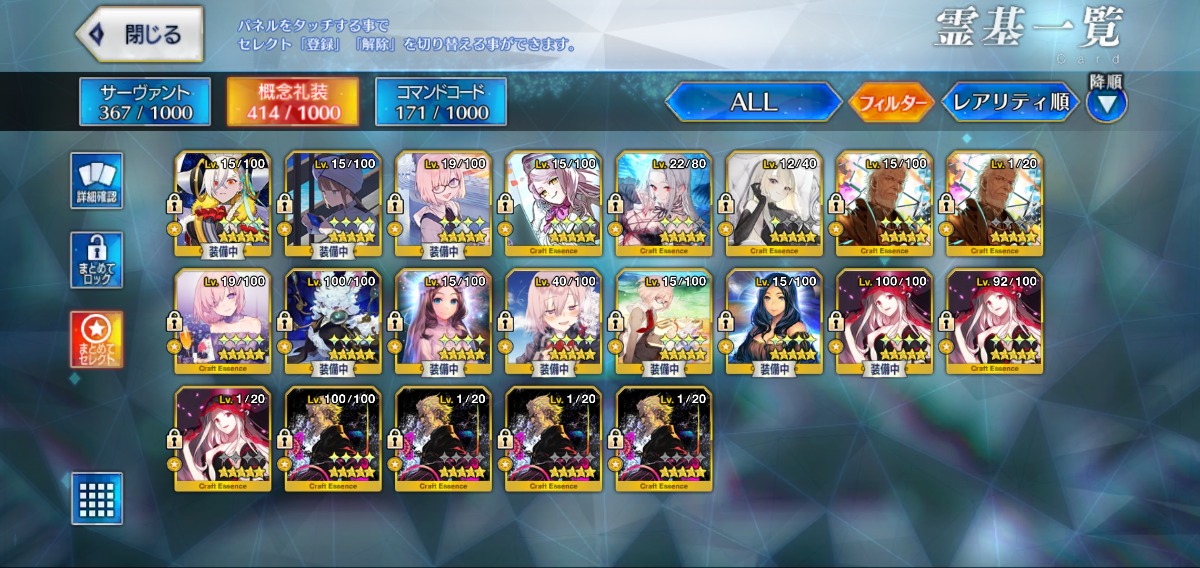The image size is (1200, 568).
Task: Open the ALL class selector
Action: 754,102
